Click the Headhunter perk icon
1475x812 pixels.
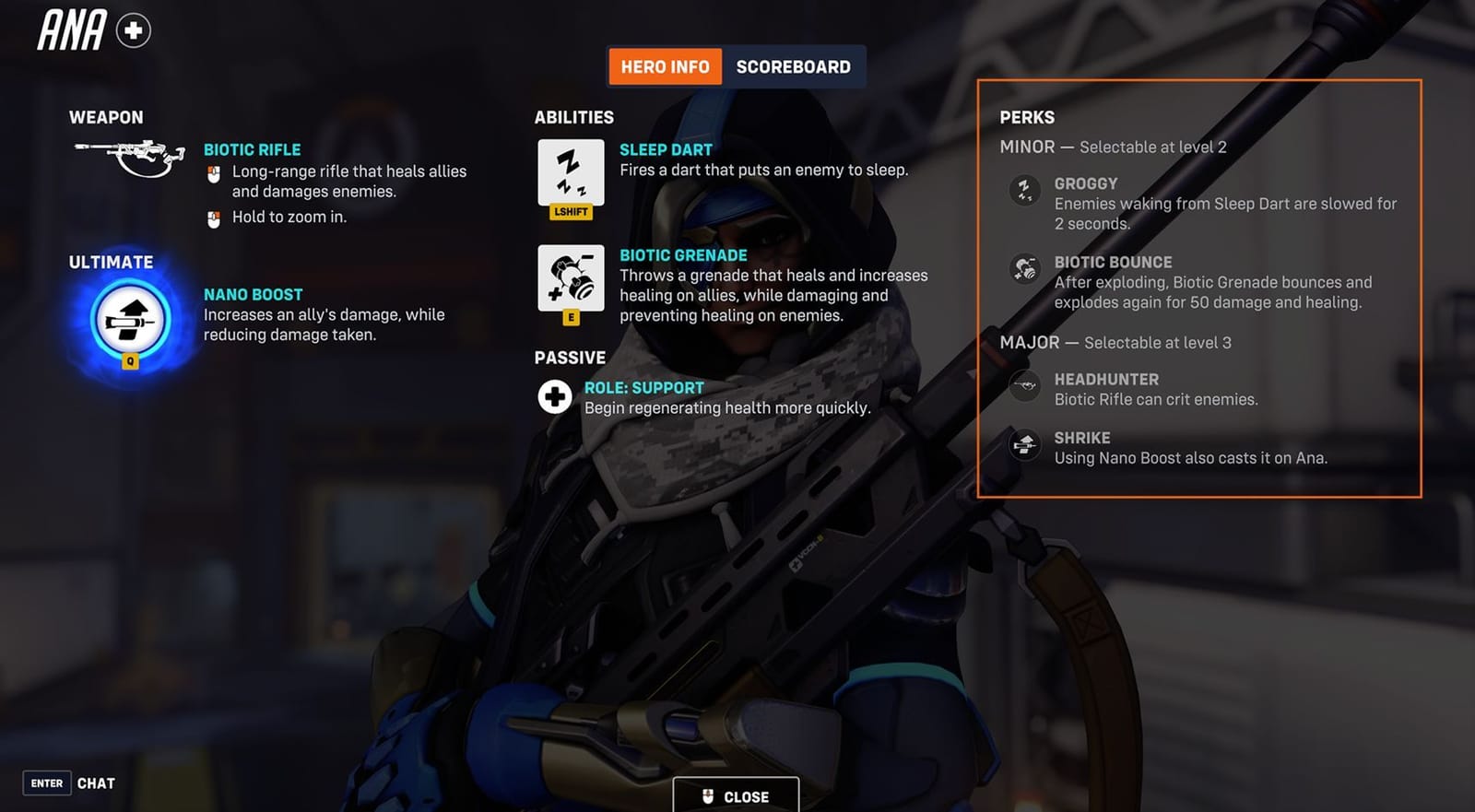click(1023, 388)
